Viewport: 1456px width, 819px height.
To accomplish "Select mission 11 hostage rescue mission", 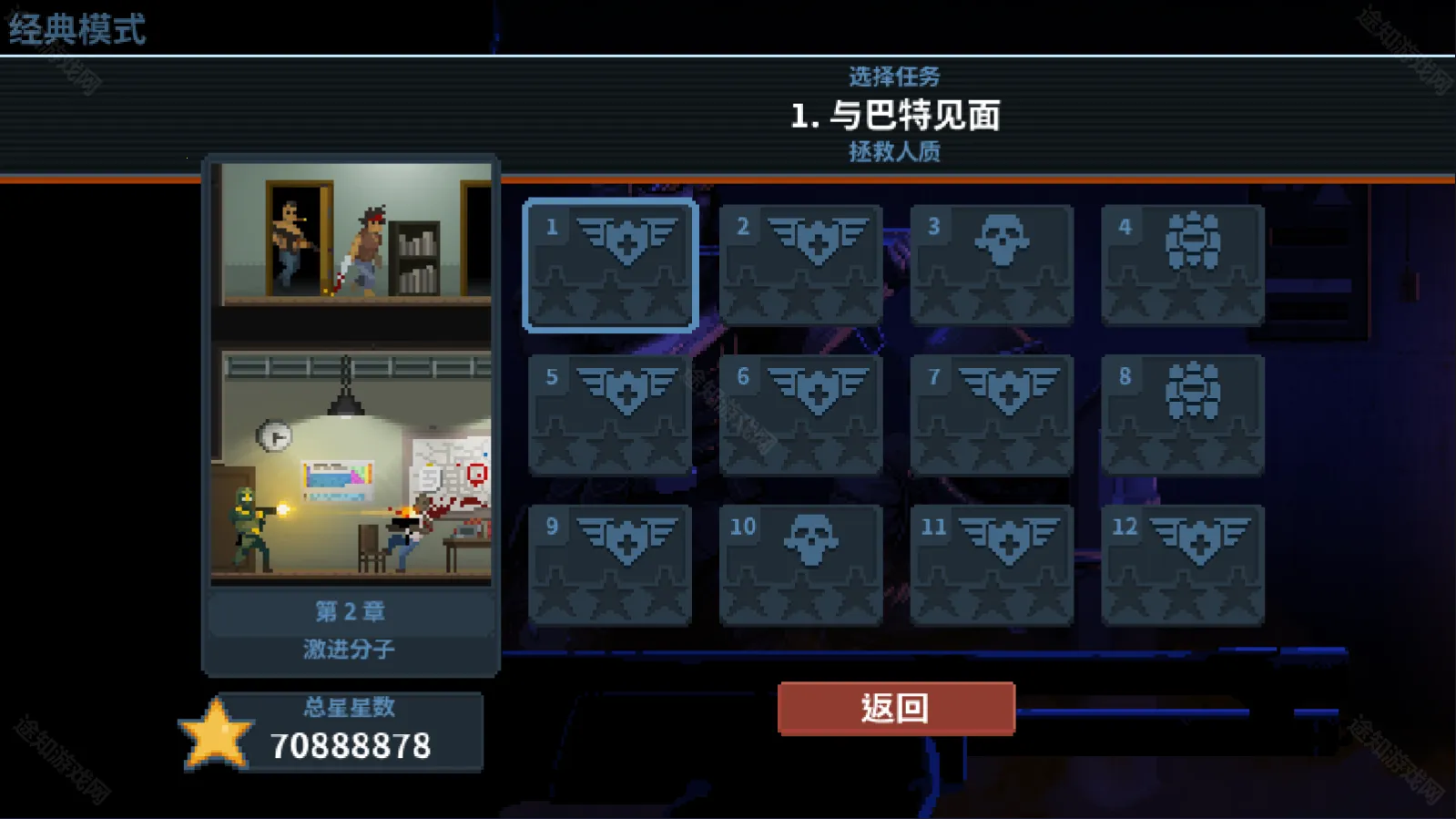I will point(992,561).
